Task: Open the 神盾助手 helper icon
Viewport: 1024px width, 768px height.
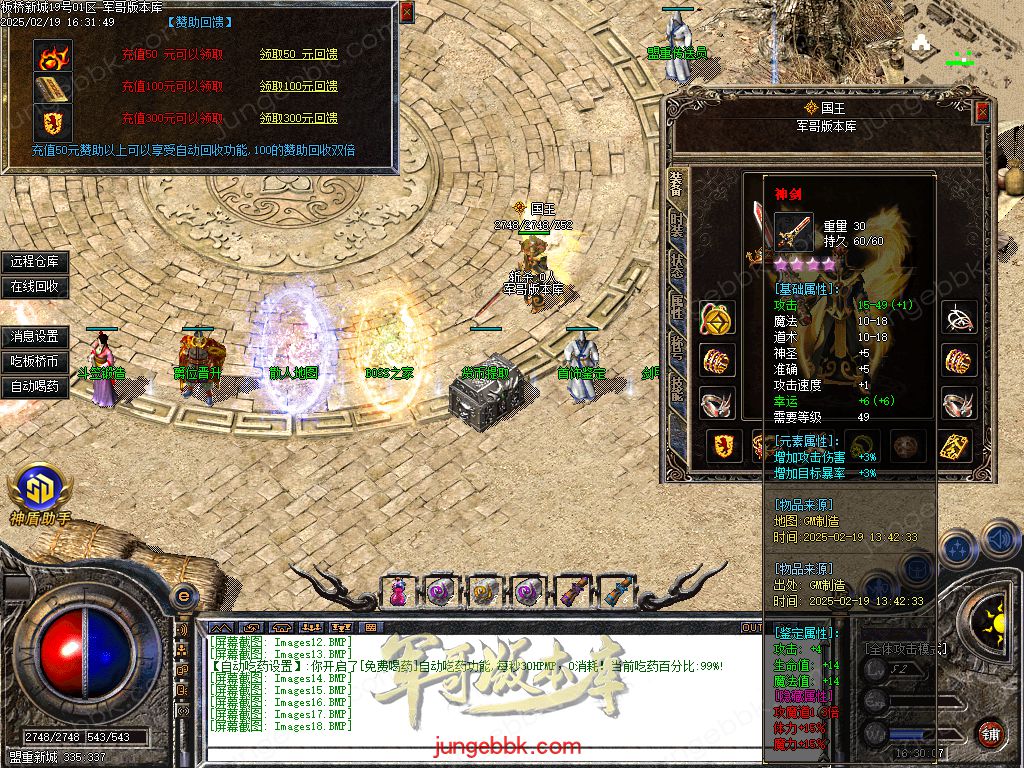Action: pos(40,488)
